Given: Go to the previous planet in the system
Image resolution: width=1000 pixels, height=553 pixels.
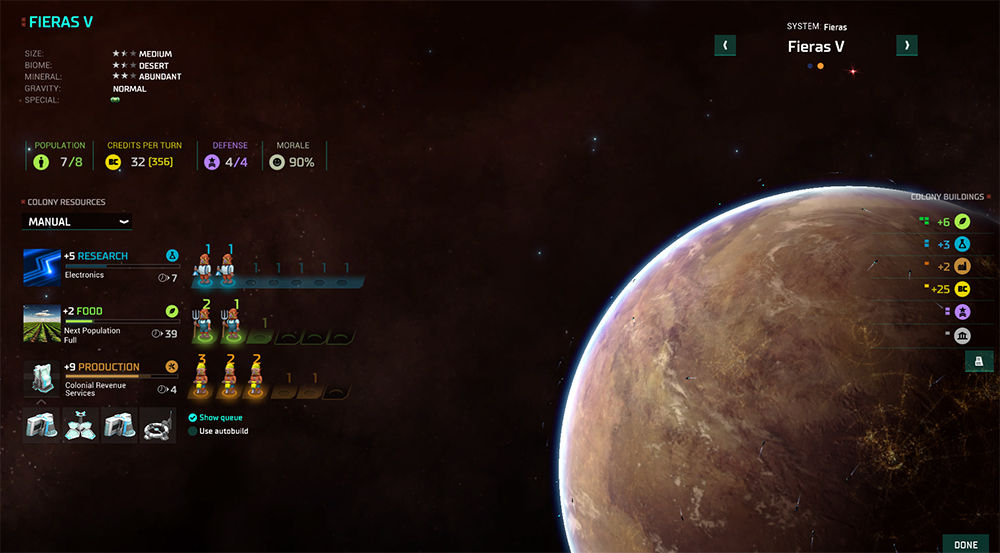Looking at the screenshot, I should 725,45.
